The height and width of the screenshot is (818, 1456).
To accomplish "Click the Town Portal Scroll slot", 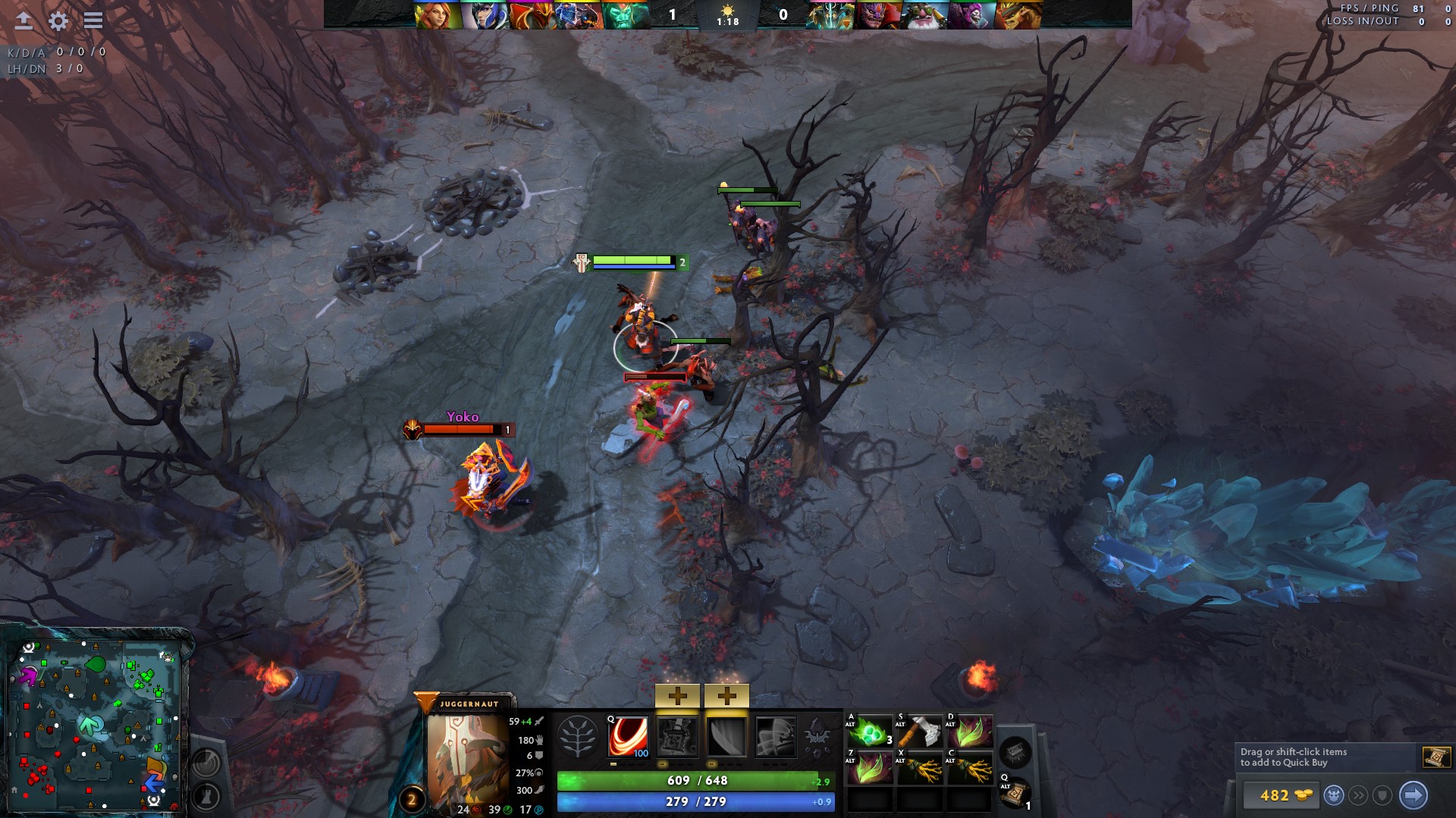I will click(x=1016, y=793).
